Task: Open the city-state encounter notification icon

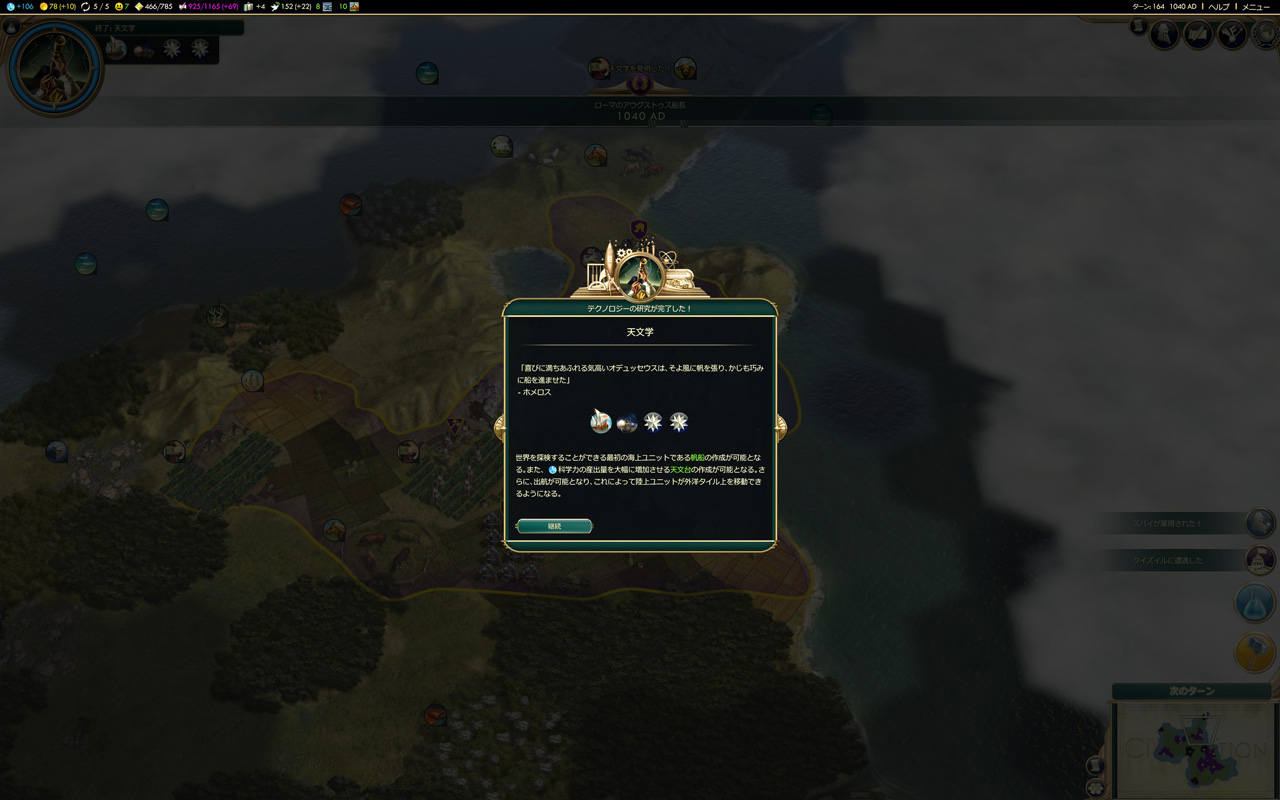Action: [1261, 560]
